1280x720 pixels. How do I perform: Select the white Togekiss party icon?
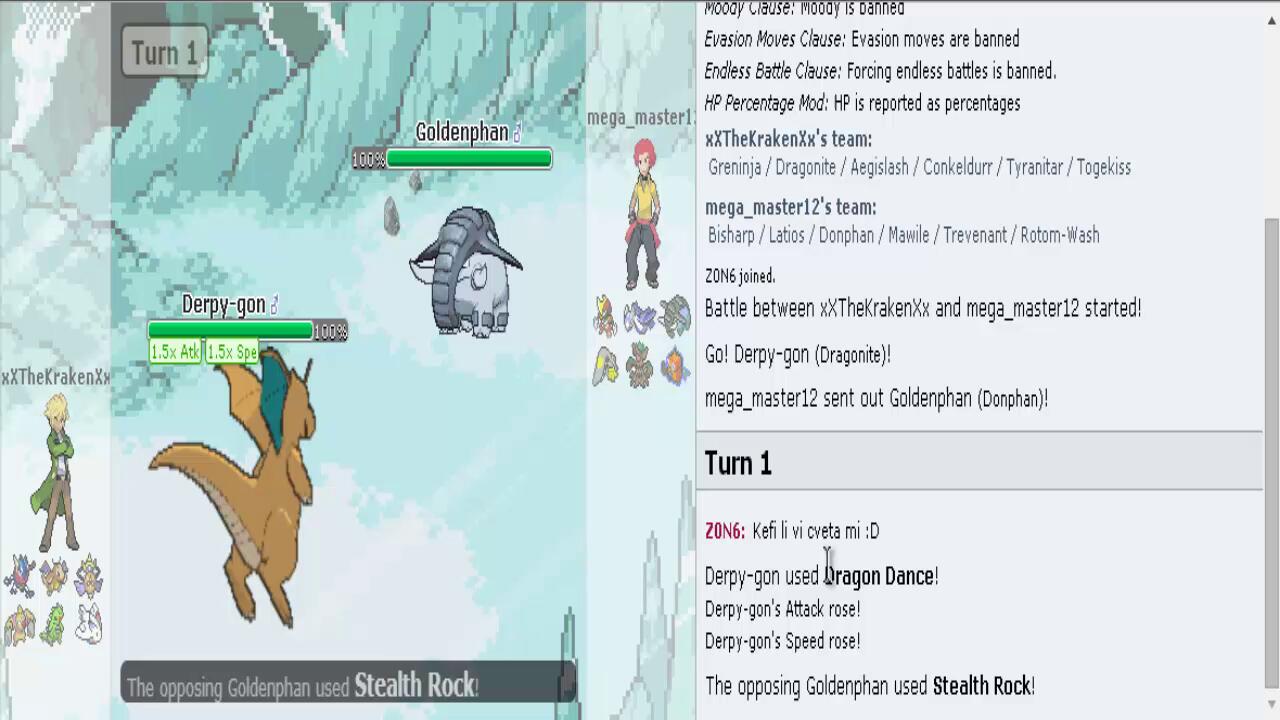click(88, 625)
